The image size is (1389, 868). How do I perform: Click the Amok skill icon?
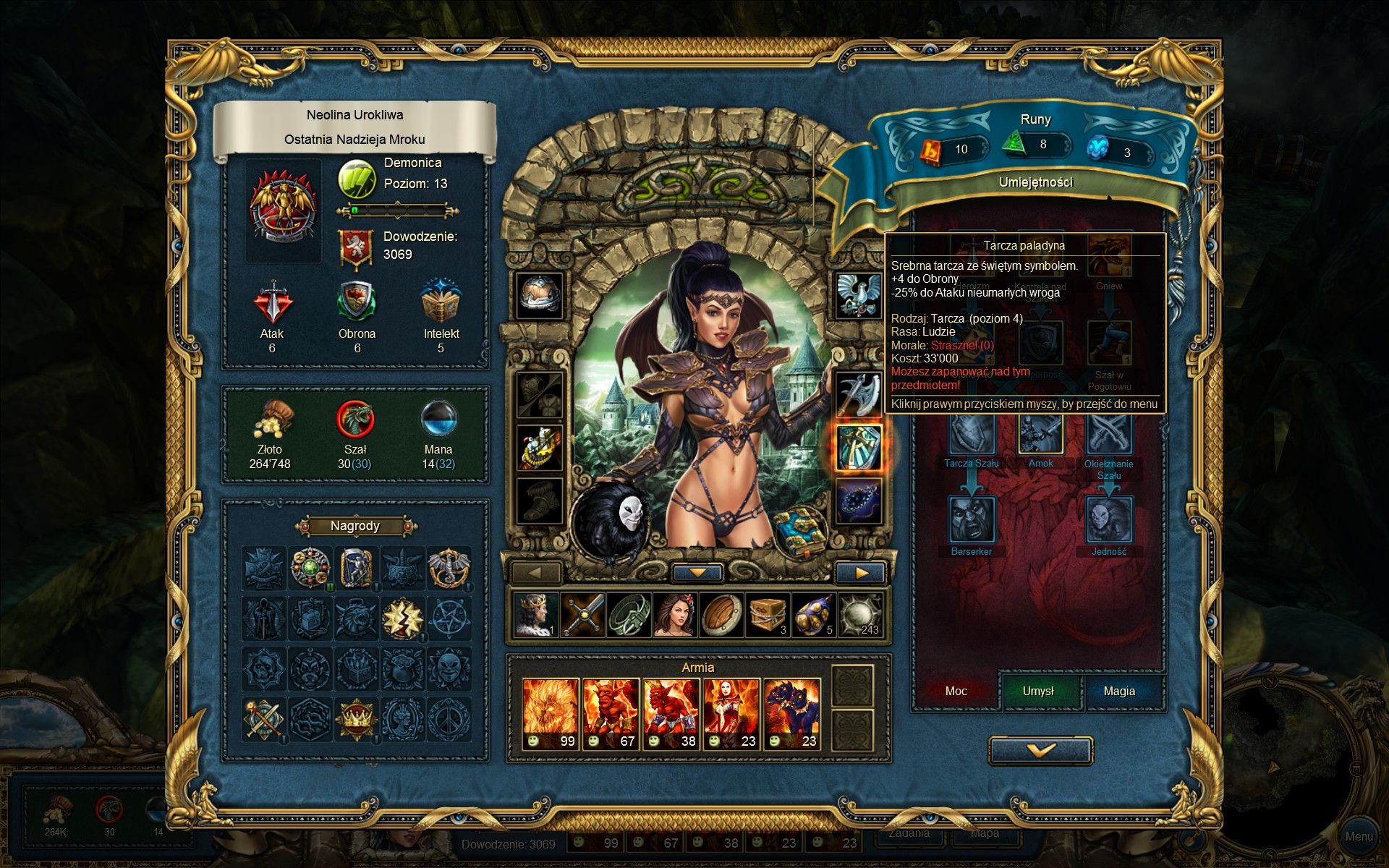coord(1040,434)
